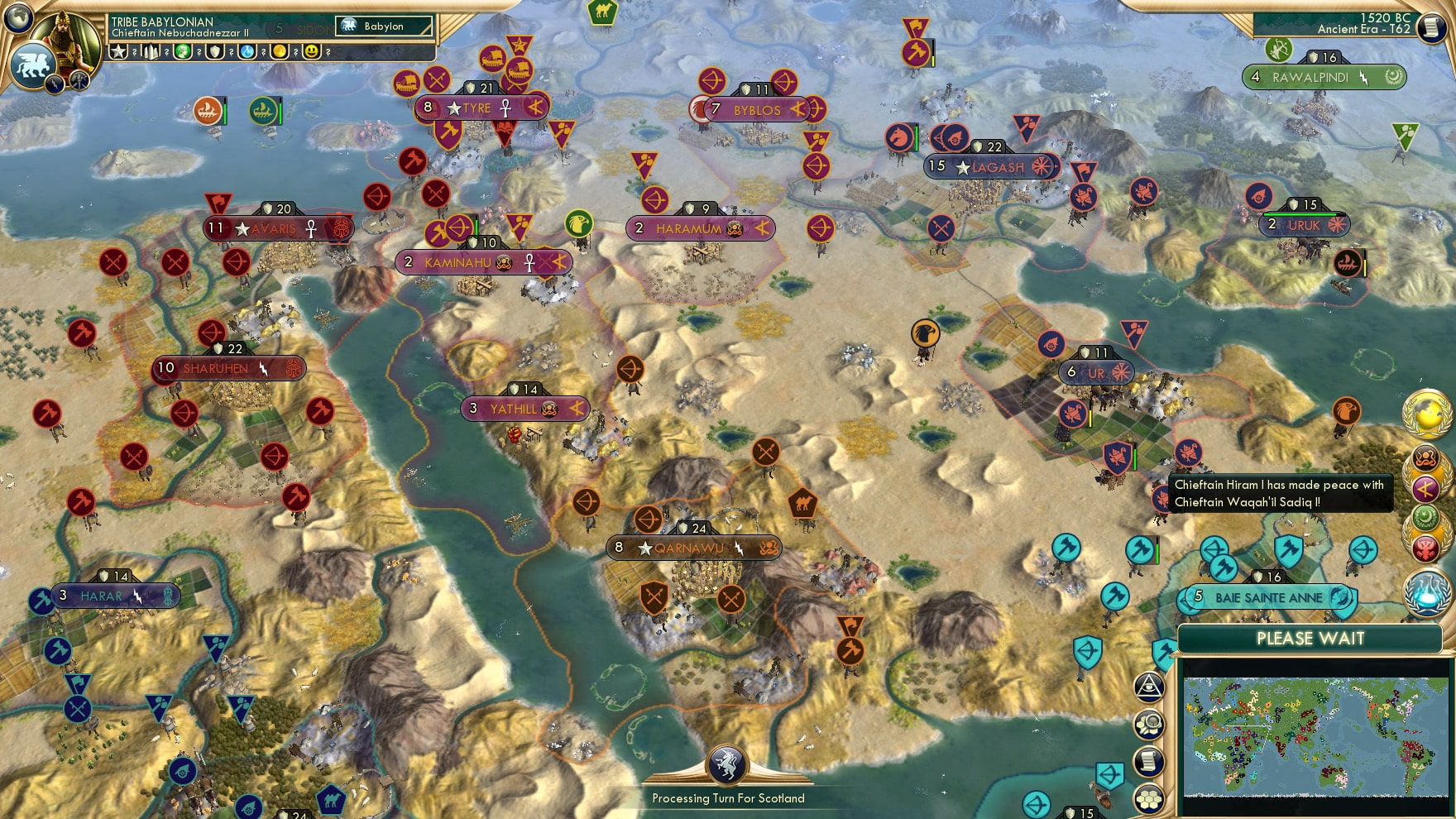Toggle map resource icons display
Image resolution: width=1456 pixels, height=819 pixels.
[x=1150, y=724]
